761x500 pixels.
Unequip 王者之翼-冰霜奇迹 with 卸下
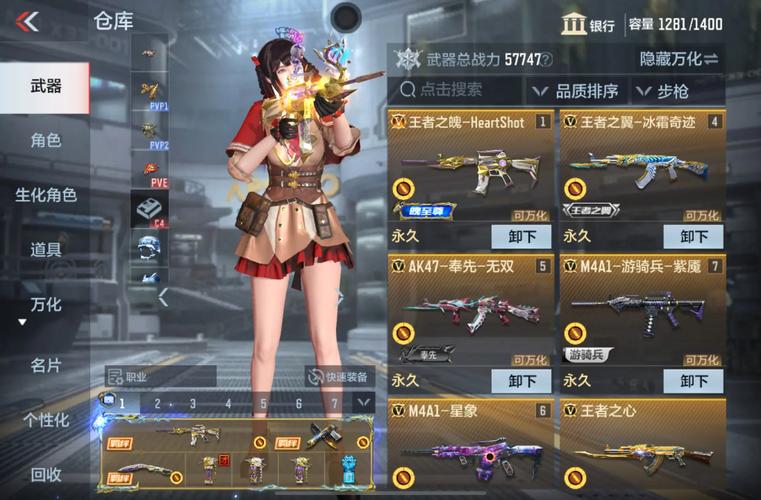[x=694, y=237]
